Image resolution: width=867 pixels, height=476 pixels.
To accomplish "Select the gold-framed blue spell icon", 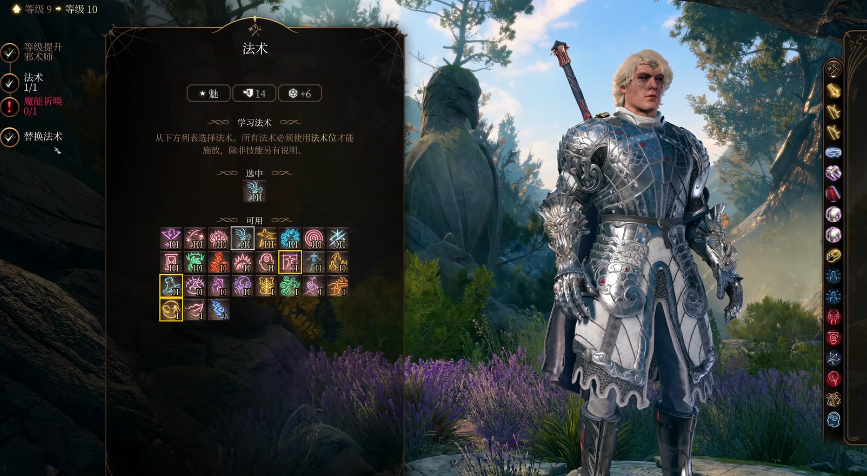I will (x=171, y=286).
